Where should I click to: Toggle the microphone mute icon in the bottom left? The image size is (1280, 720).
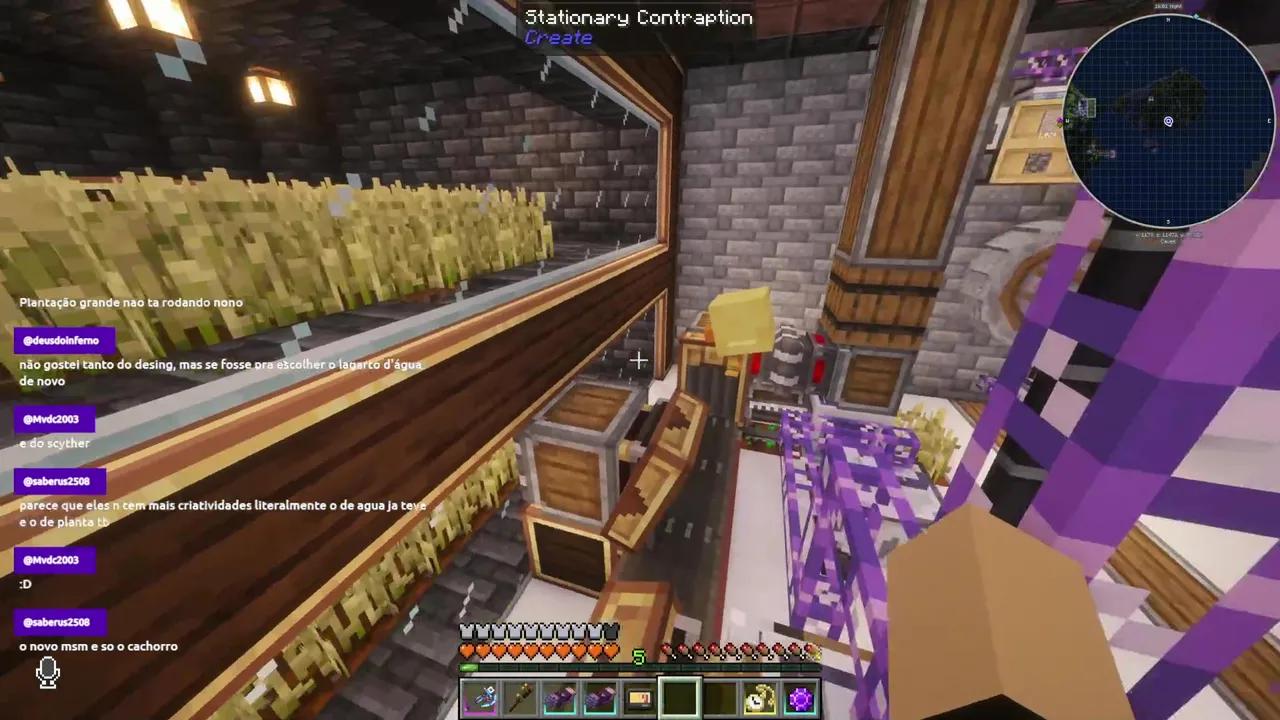click(x=47, y=673)
